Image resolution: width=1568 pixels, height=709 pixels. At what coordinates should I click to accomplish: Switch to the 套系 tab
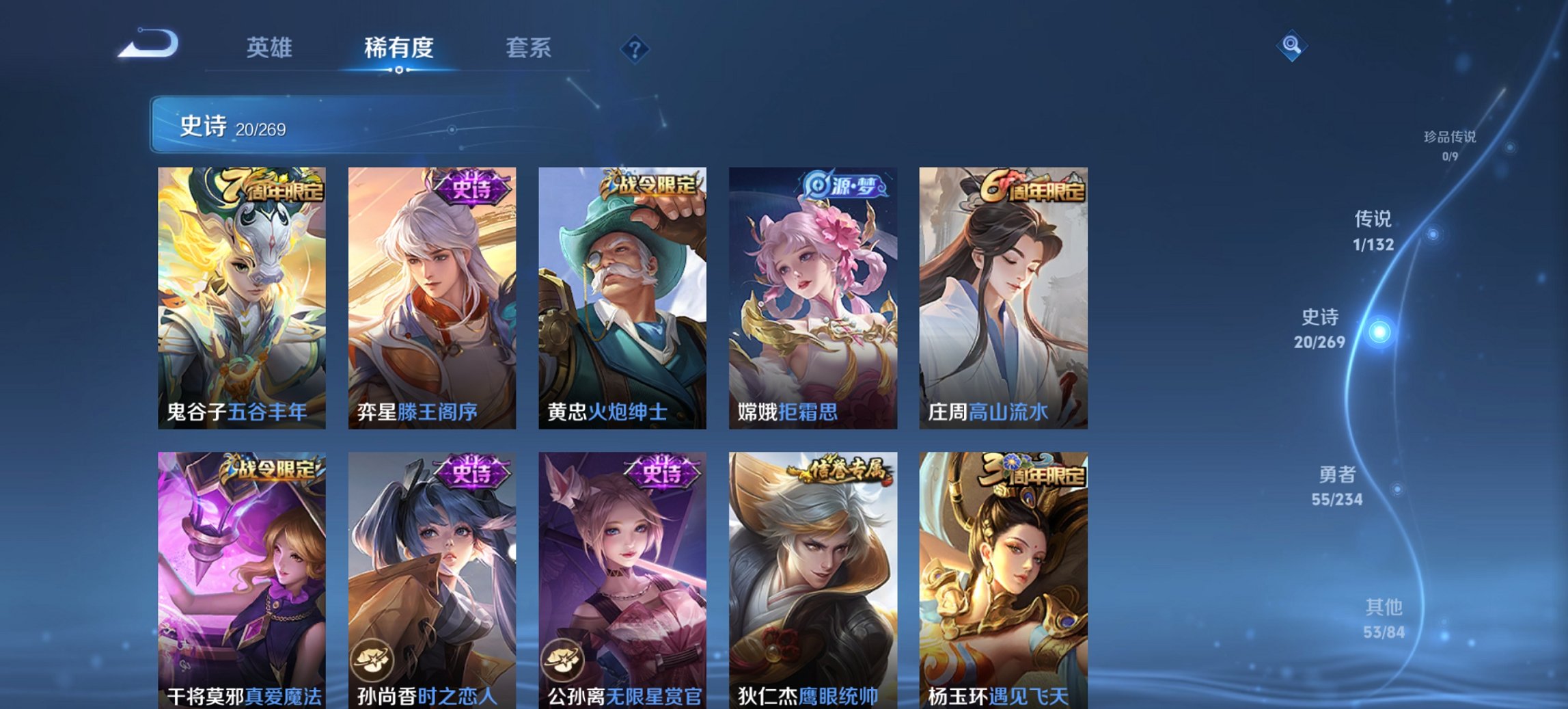528,47
